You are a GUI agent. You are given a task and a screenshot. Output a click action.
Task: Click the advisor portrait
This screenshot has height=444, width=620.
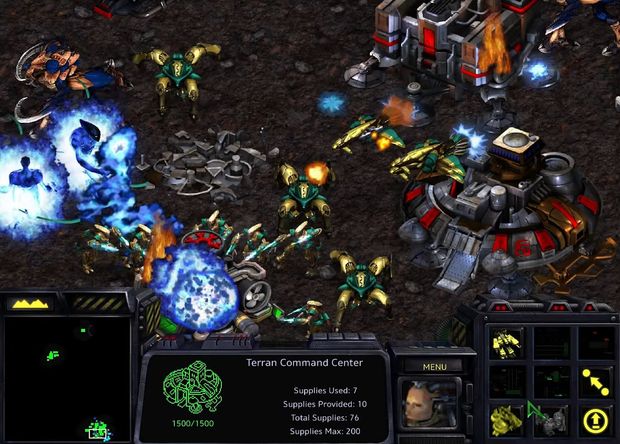(432, 402)
